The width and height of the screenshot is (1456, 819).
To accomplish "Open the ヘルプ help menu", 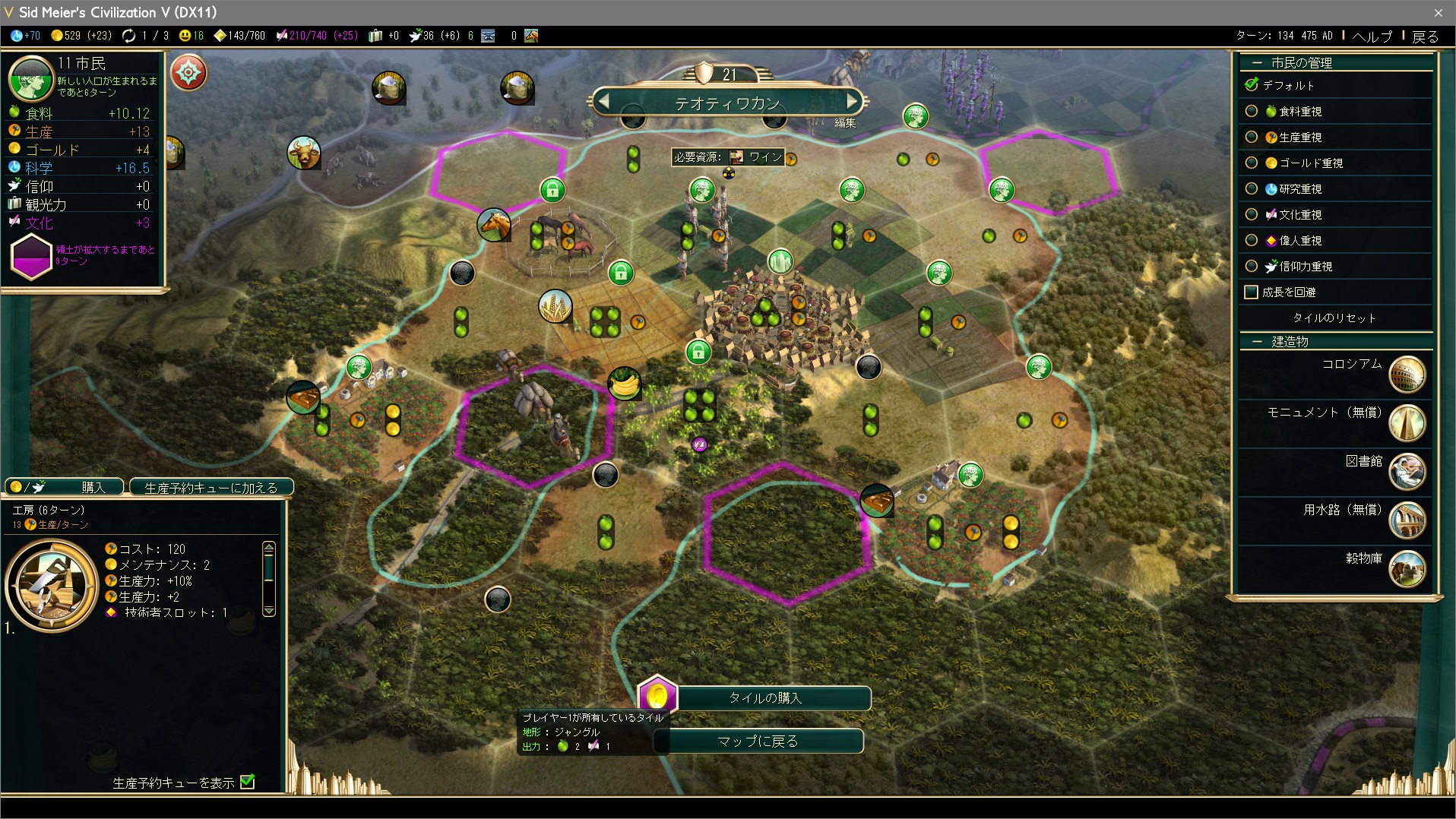I will click(x=1372, y=36).
